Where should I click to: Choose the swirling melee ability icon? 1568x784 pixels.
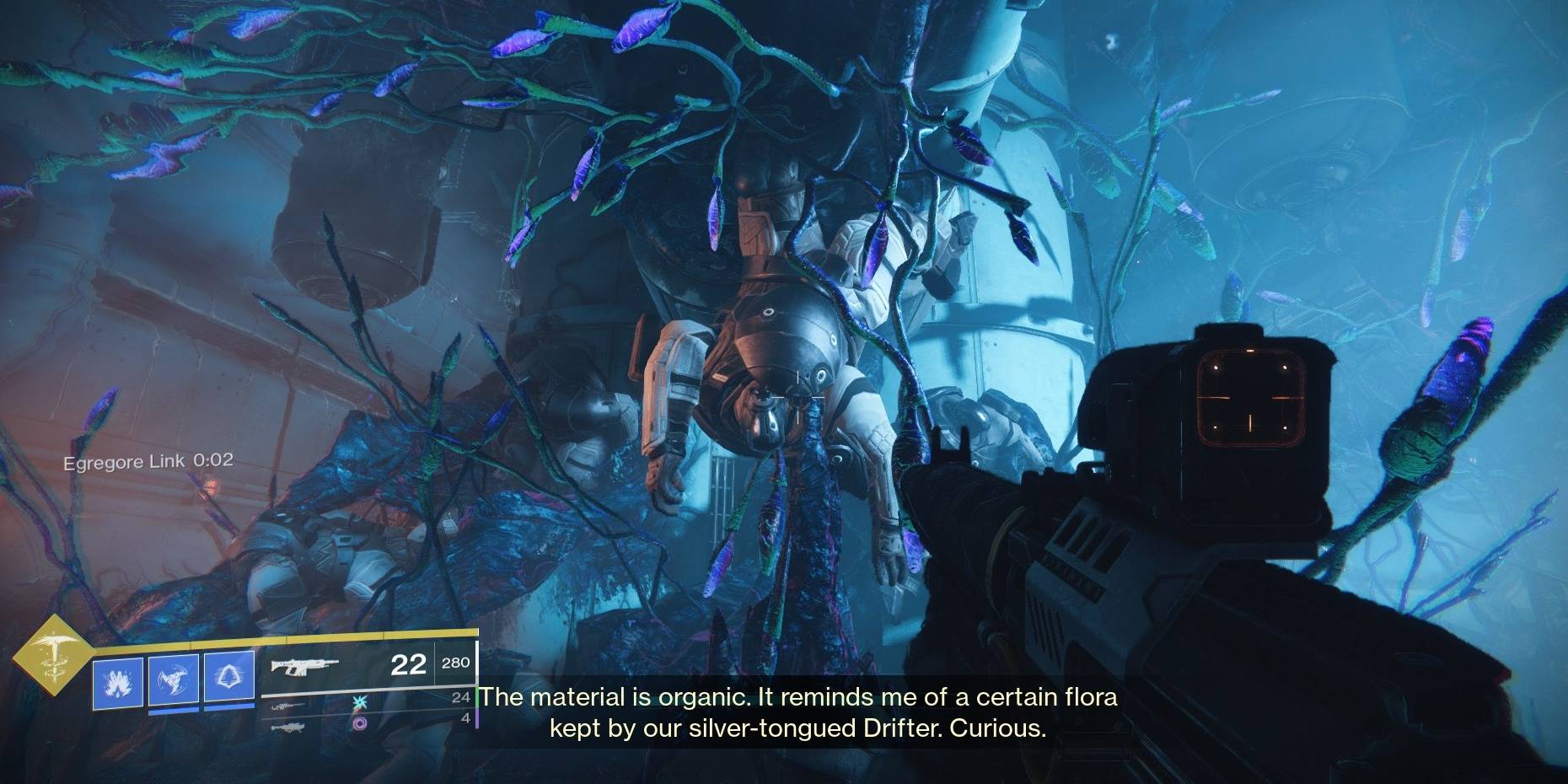(173, 679)
